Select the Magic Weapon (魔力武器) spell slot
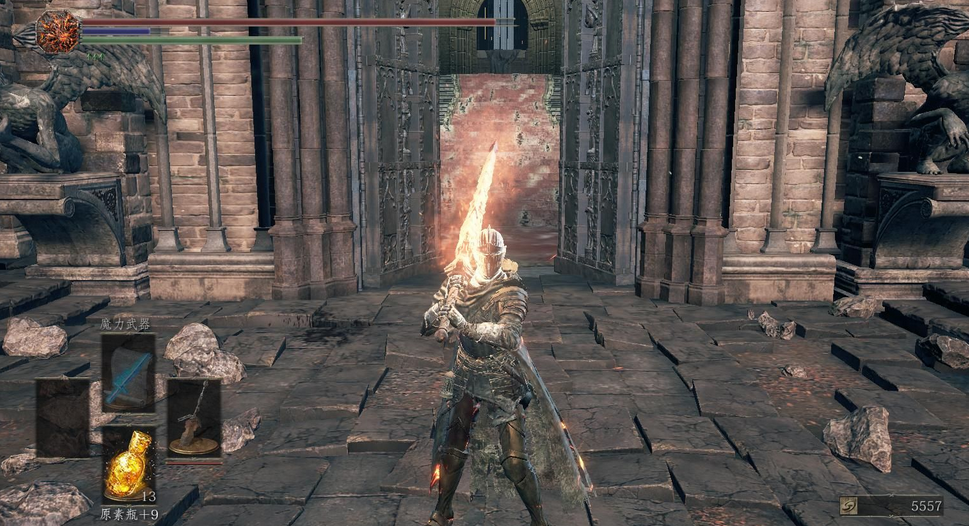The height and width of the screenshot is (526, 969). 128,372
